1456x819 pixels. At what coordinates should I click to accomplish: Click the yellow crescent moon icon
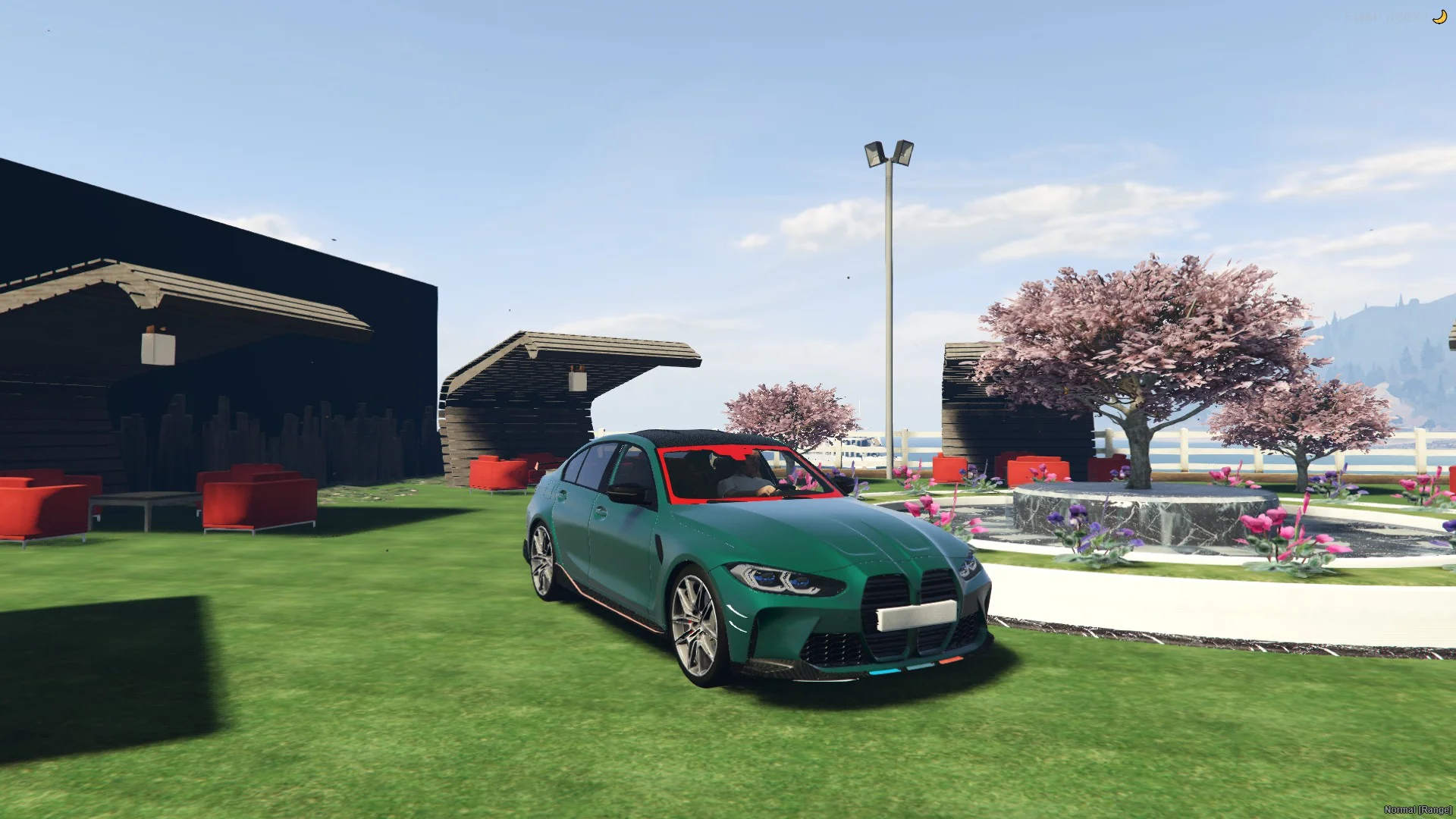pos(1439,17)
